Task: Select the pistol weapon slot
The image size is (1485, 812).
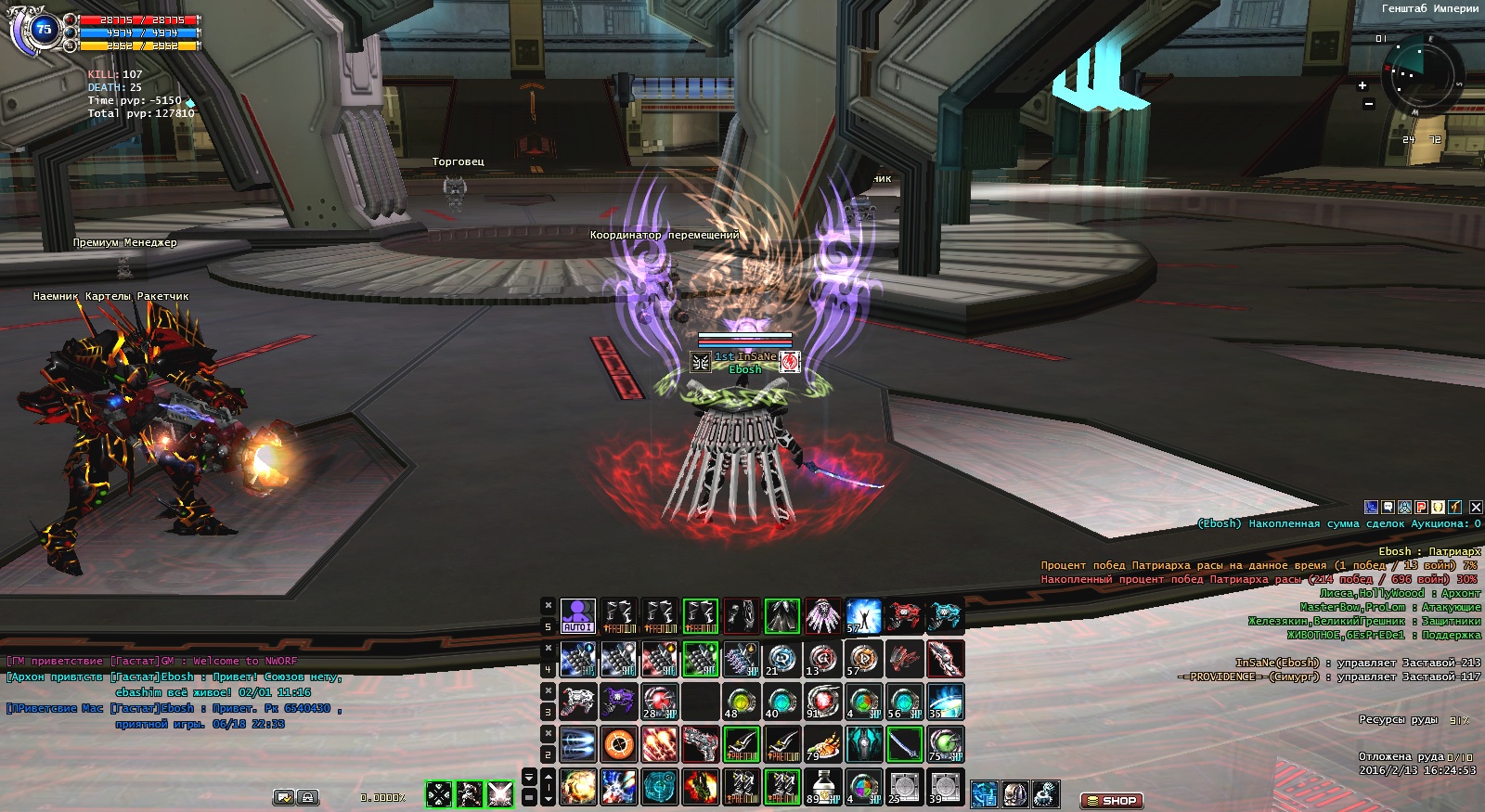Action: point(701,744)
